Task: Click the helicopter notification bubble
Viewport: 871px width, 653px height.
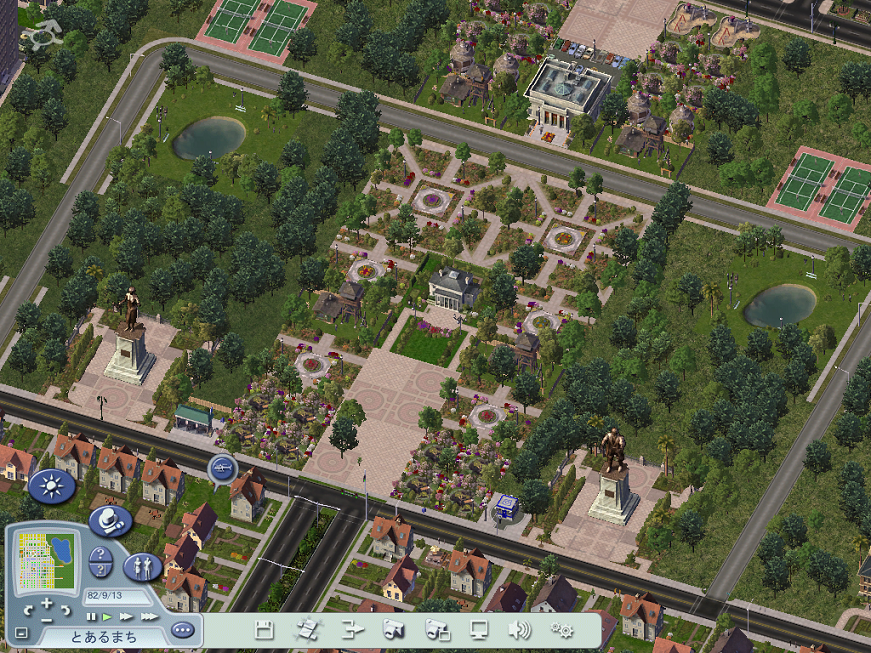Action: 222,467
